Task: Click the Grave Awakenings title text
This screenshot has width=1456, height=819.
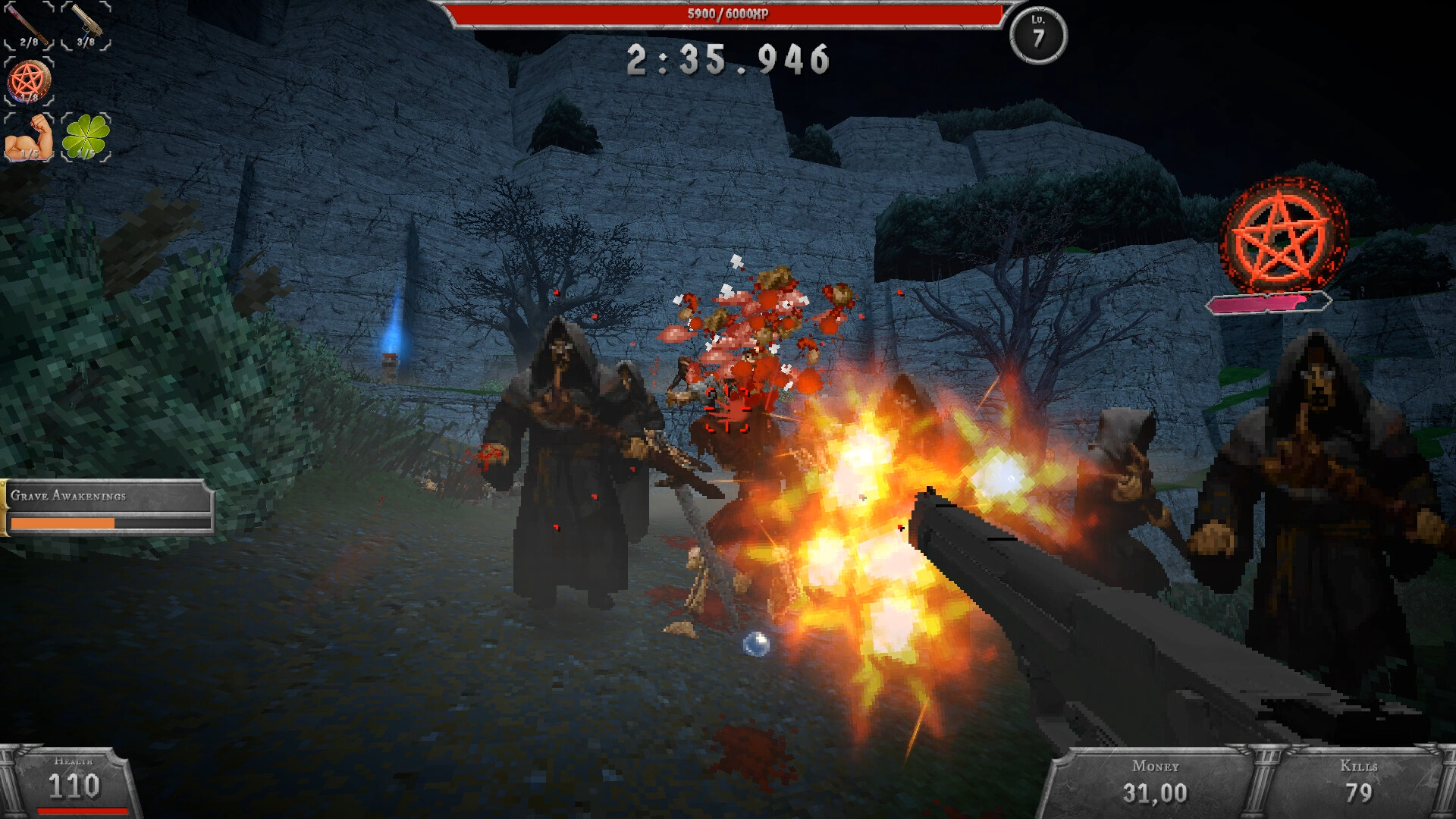Action: coord(67,497)
